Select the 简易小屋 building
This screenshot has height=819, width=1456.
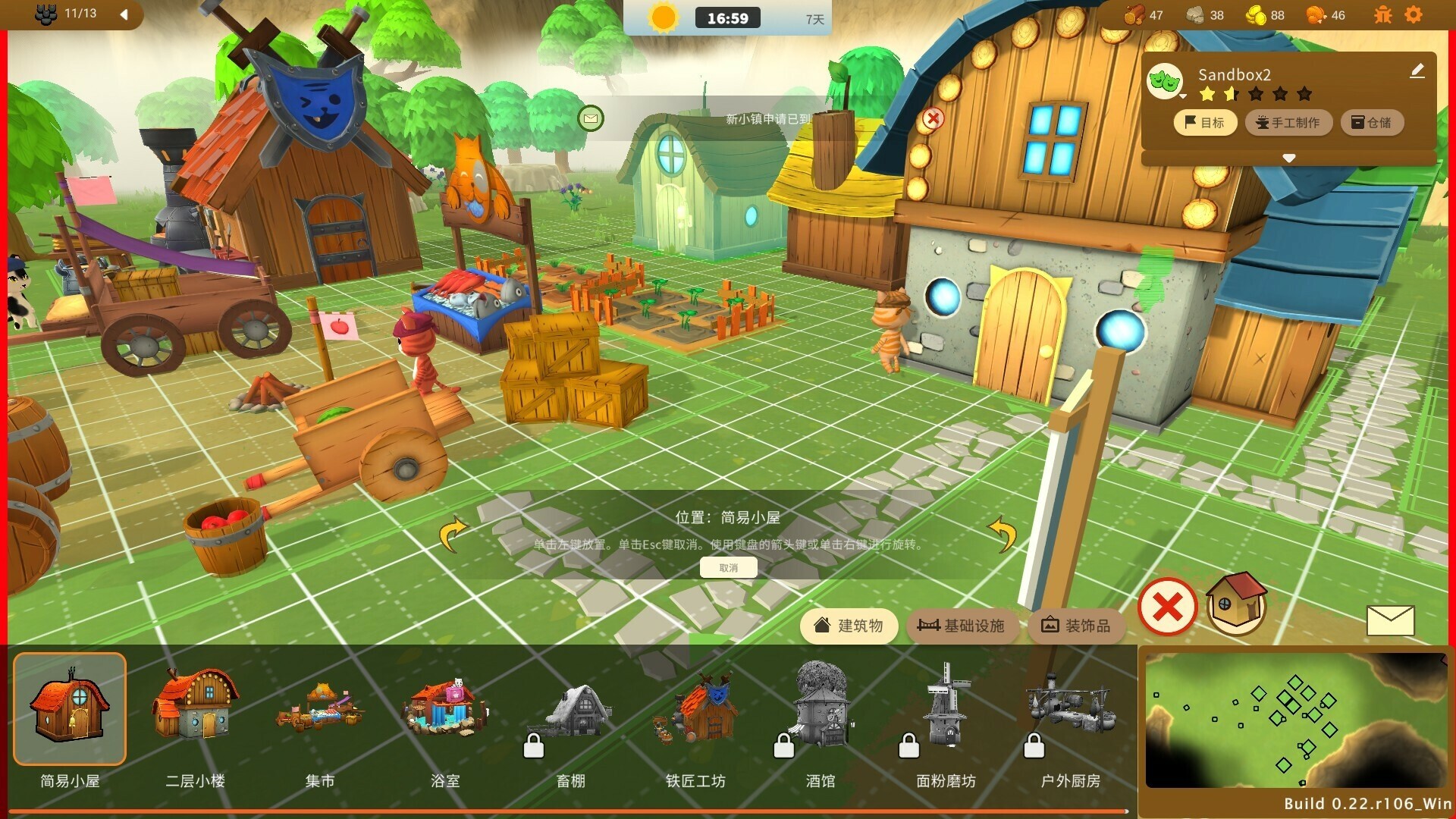coord(70,710)
